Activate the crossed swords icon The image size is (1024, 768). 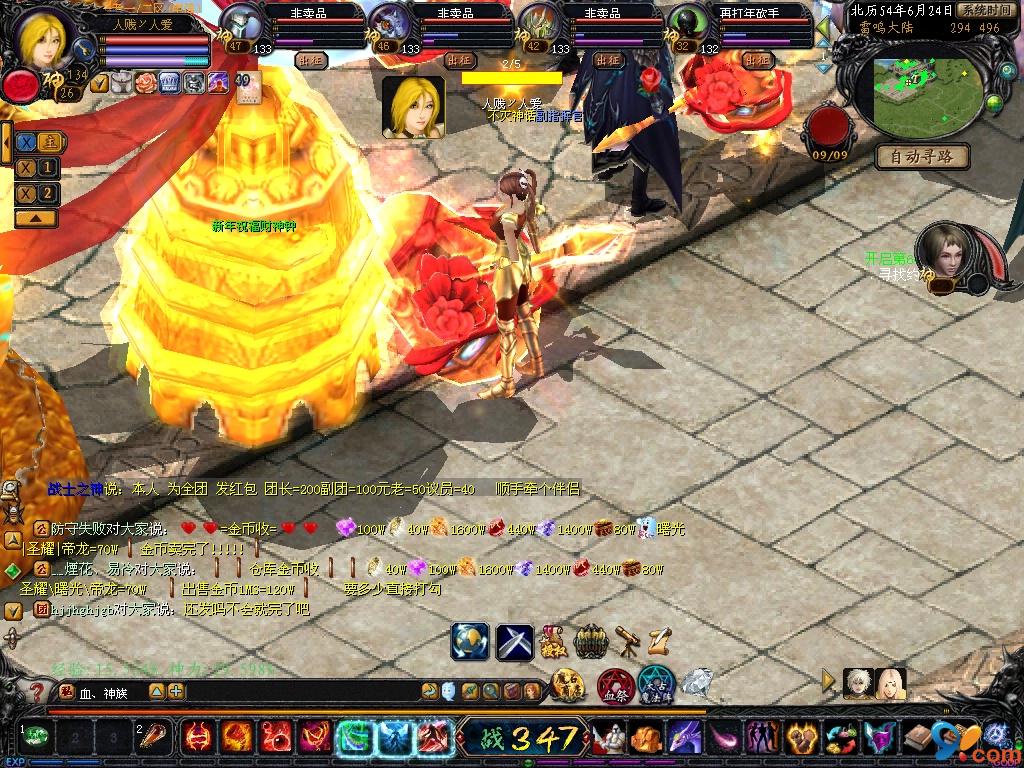515,640
